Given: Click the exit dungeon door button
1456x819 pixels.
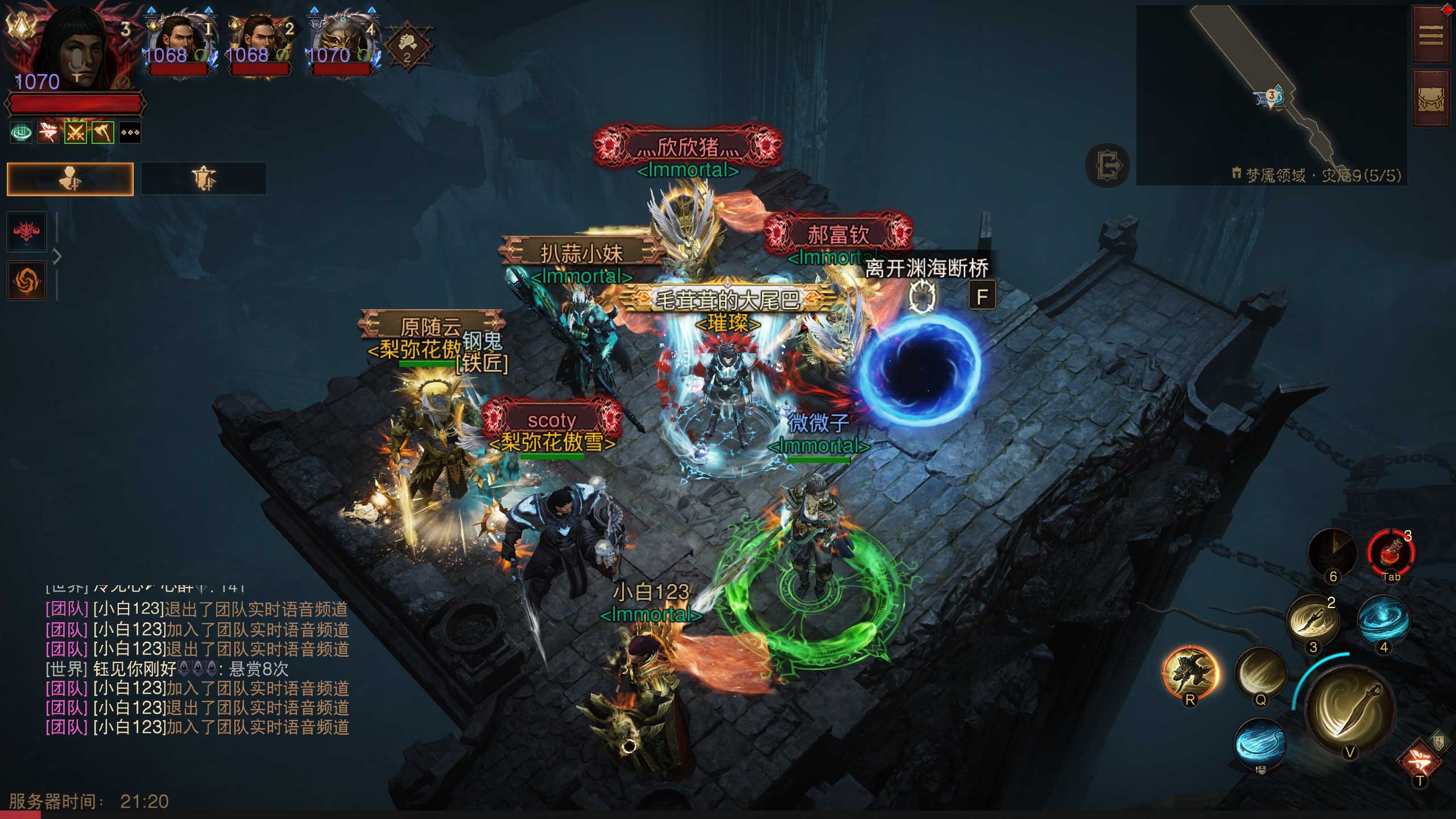Looking at the screenshot, I should (1107, 166).
